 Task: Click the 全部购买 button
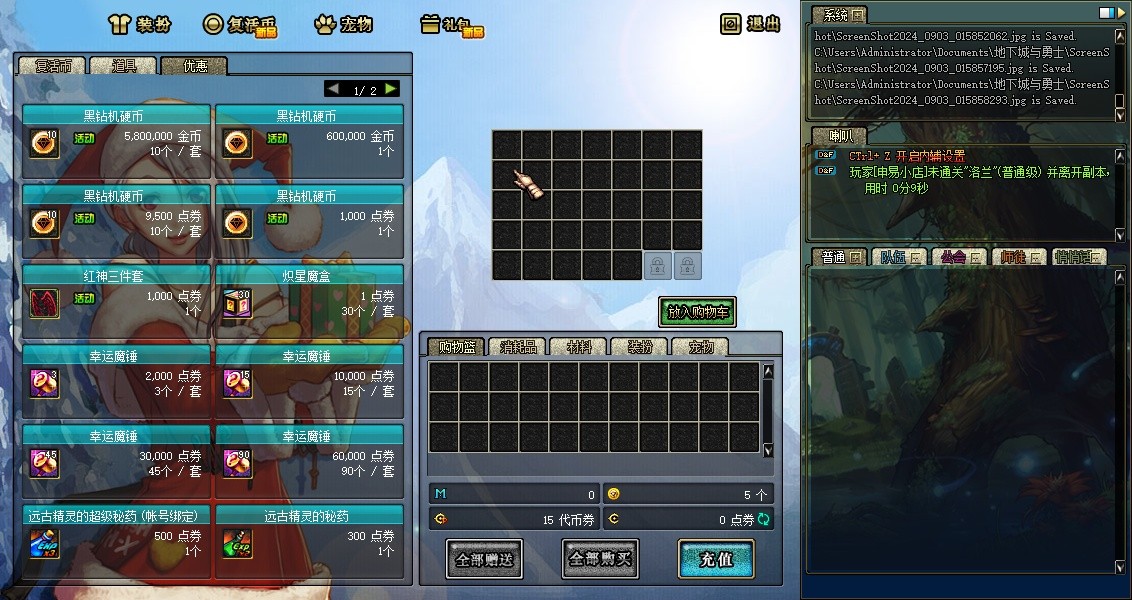click(600, 559)
